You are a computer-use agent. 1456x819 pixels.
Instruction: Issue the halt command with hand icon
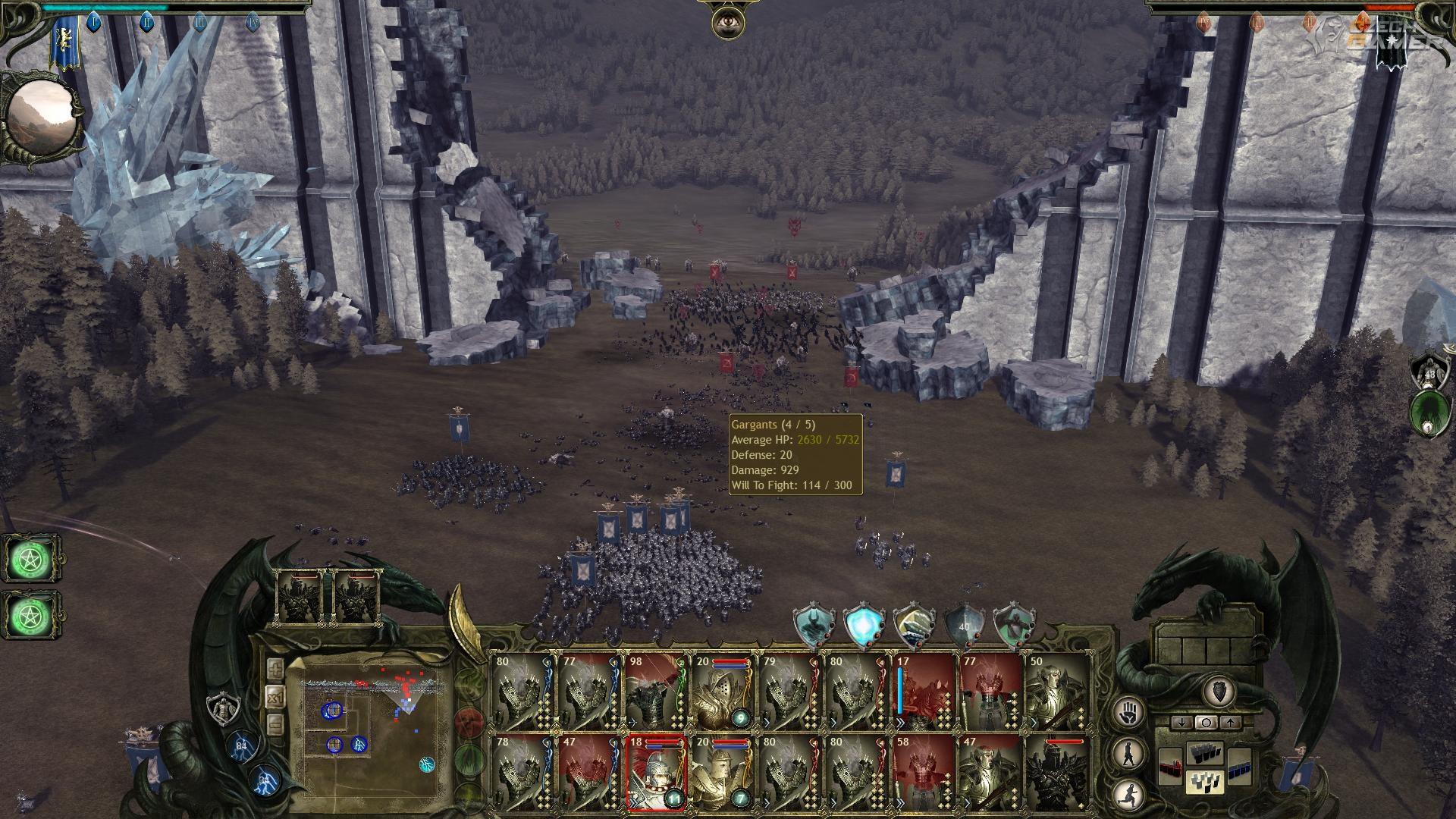point(1129,713)
